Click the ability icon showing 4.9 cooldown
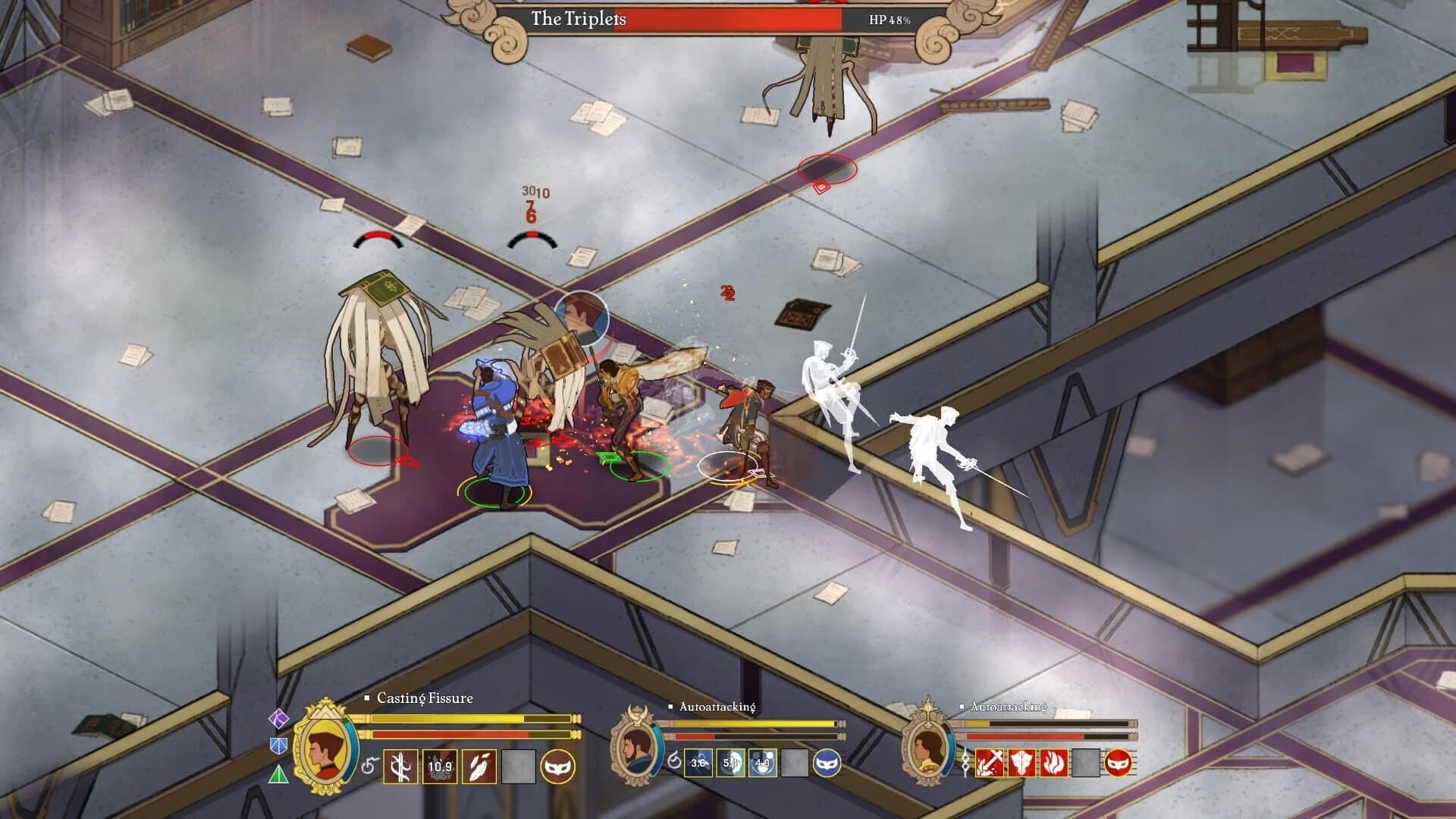 point(762,763)
